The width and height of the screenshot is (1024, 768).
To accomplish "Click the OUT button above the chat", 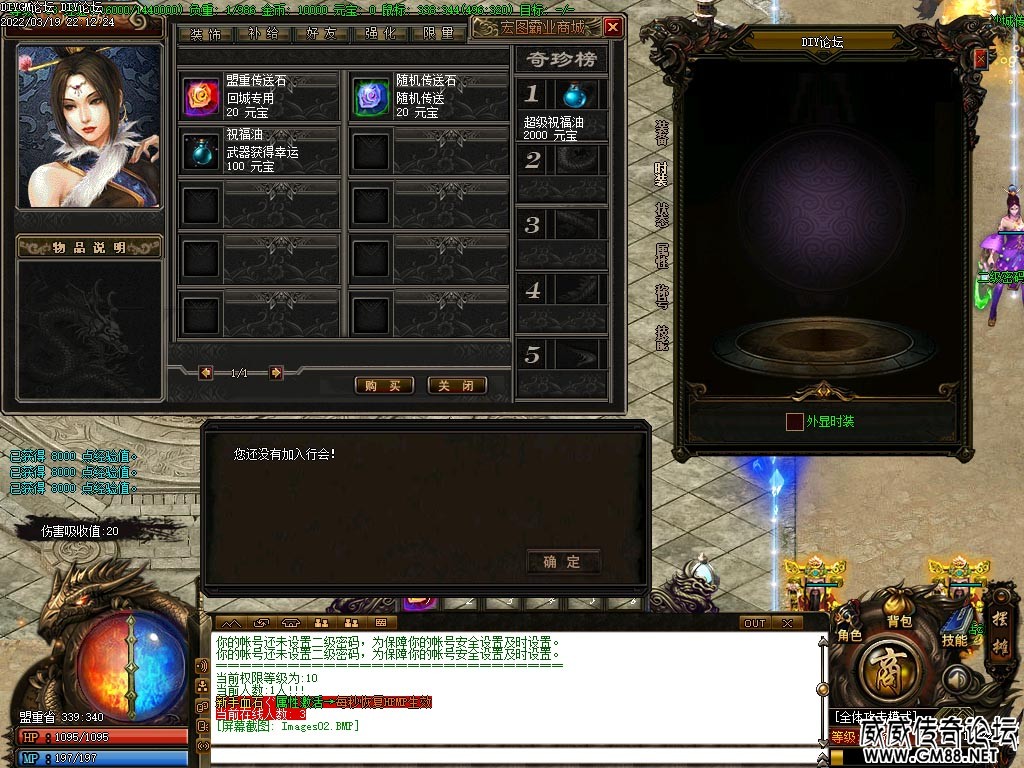I will click(755, 623).
